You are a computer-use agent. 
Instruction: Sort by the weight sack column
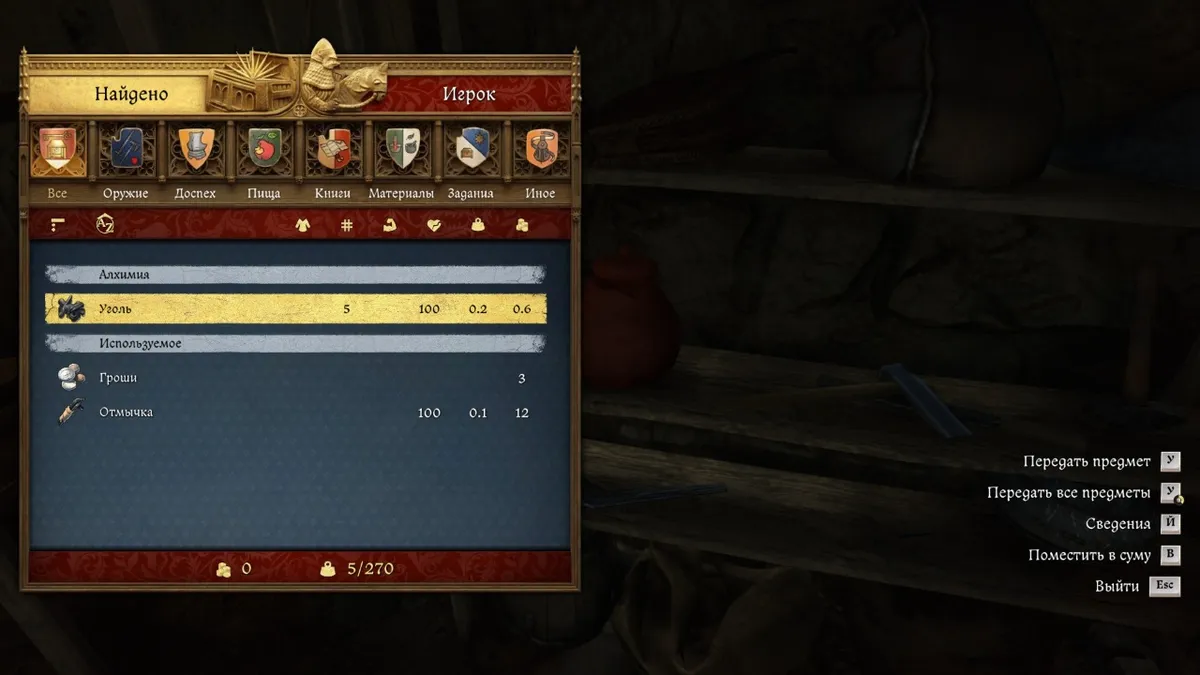click(478, 225)
